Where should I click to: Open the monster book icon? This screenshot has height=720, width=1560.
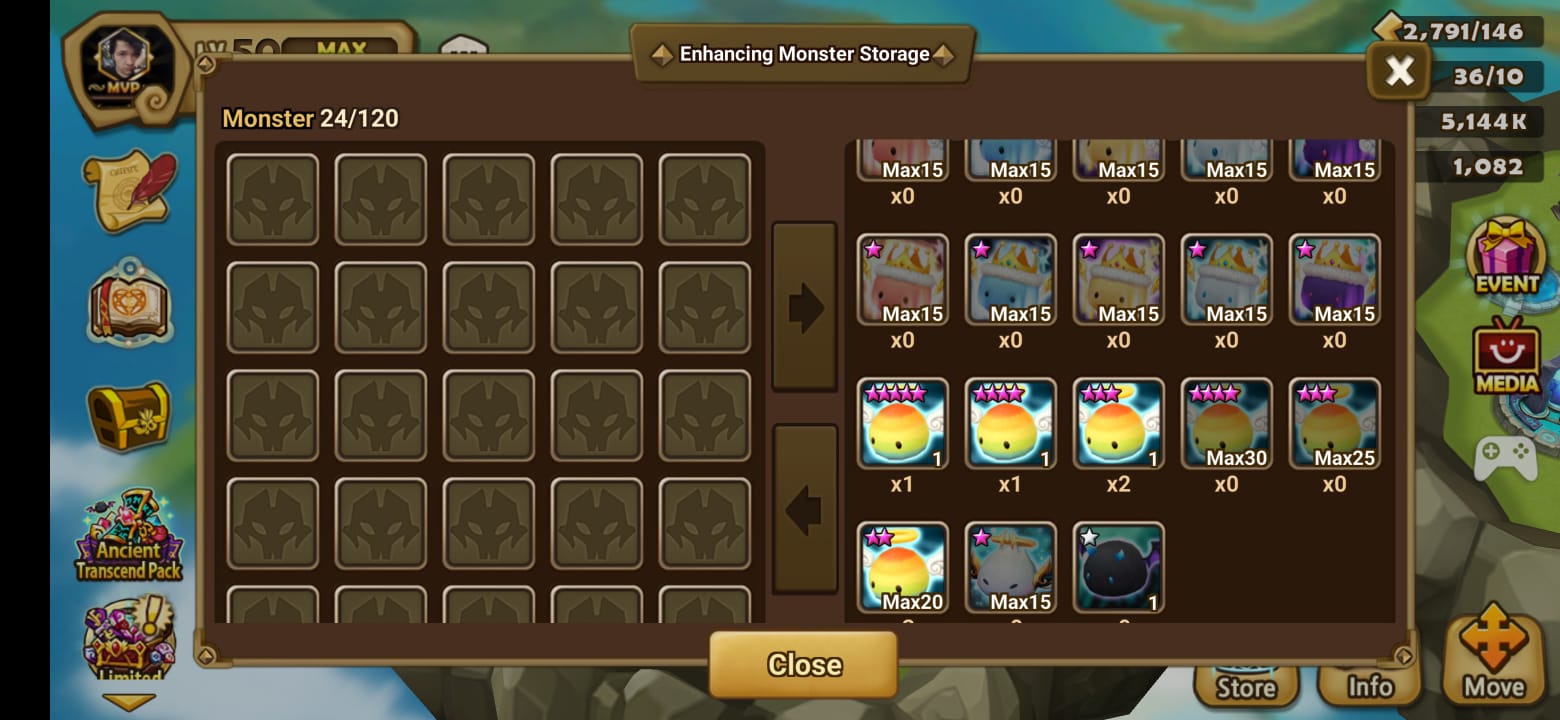tap(129, 302)
